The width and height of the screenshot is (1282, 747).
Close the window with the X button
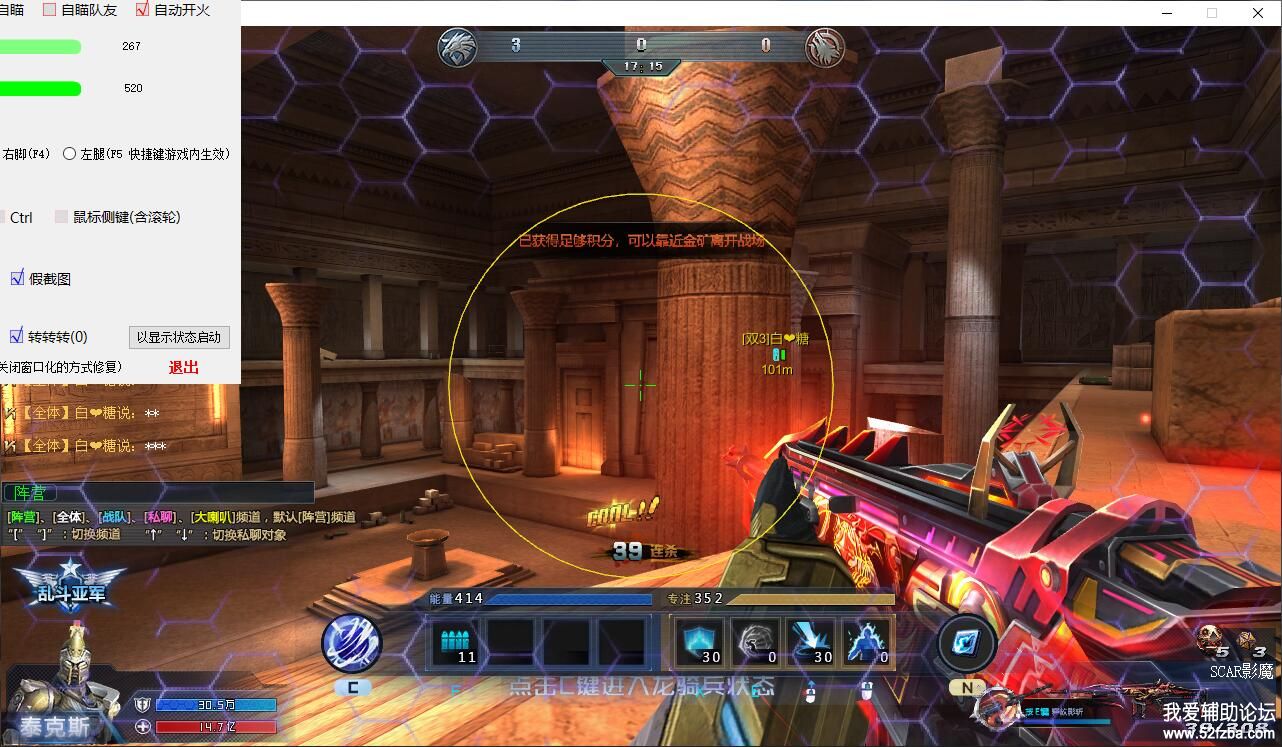pos(1258,13)
